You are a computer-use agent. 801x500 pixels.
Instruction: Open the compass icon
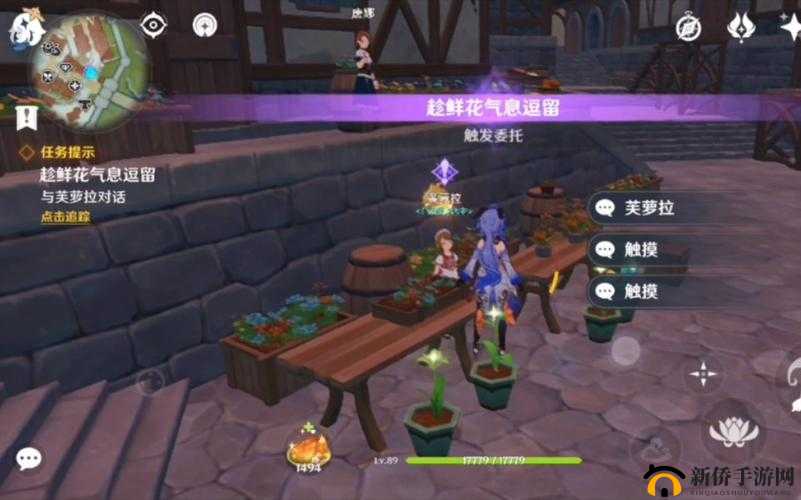(x=688, y=28)
